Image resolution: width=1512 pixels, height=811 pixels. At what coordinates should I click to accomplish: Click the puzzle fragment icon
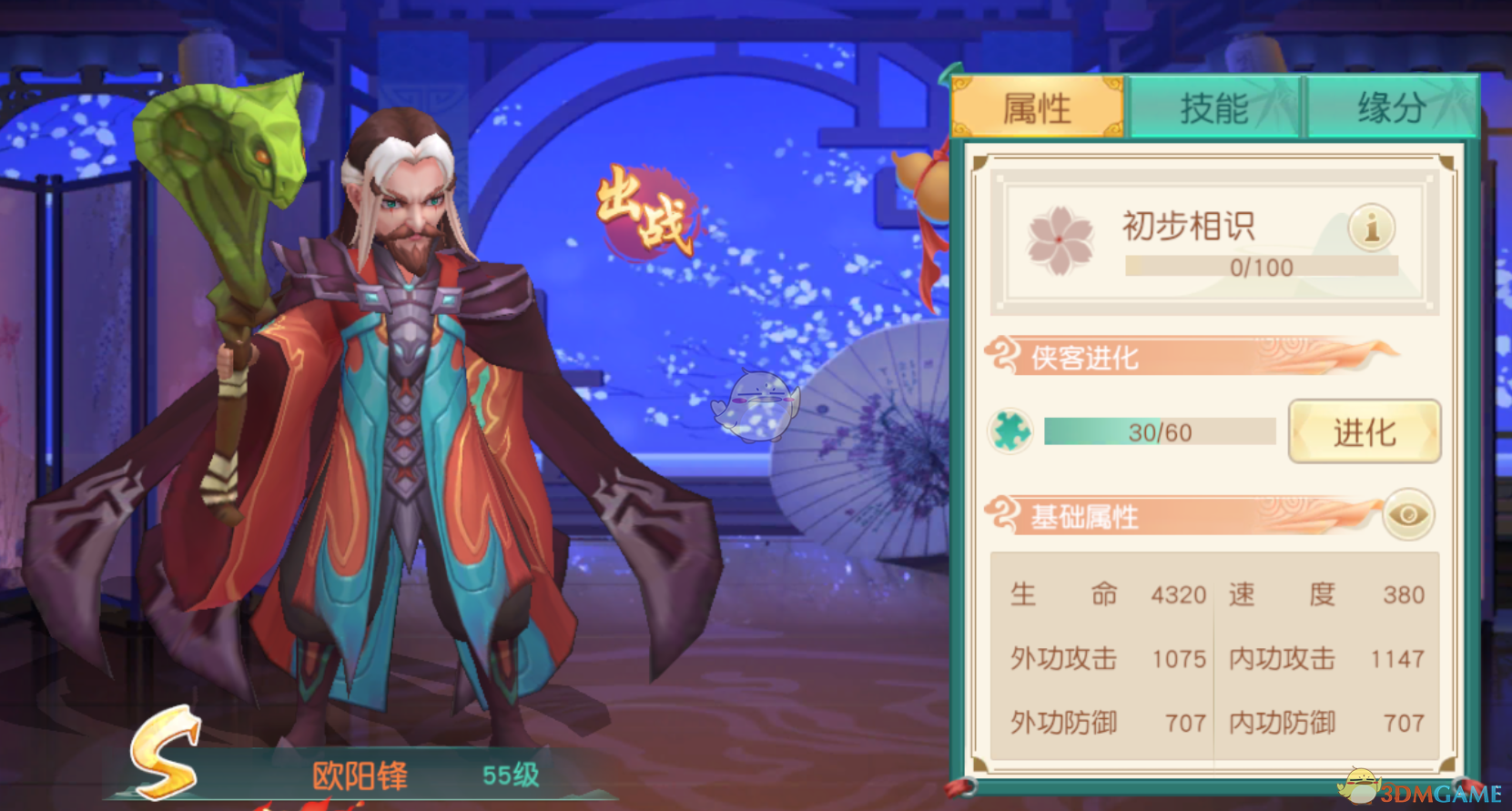1010,431
